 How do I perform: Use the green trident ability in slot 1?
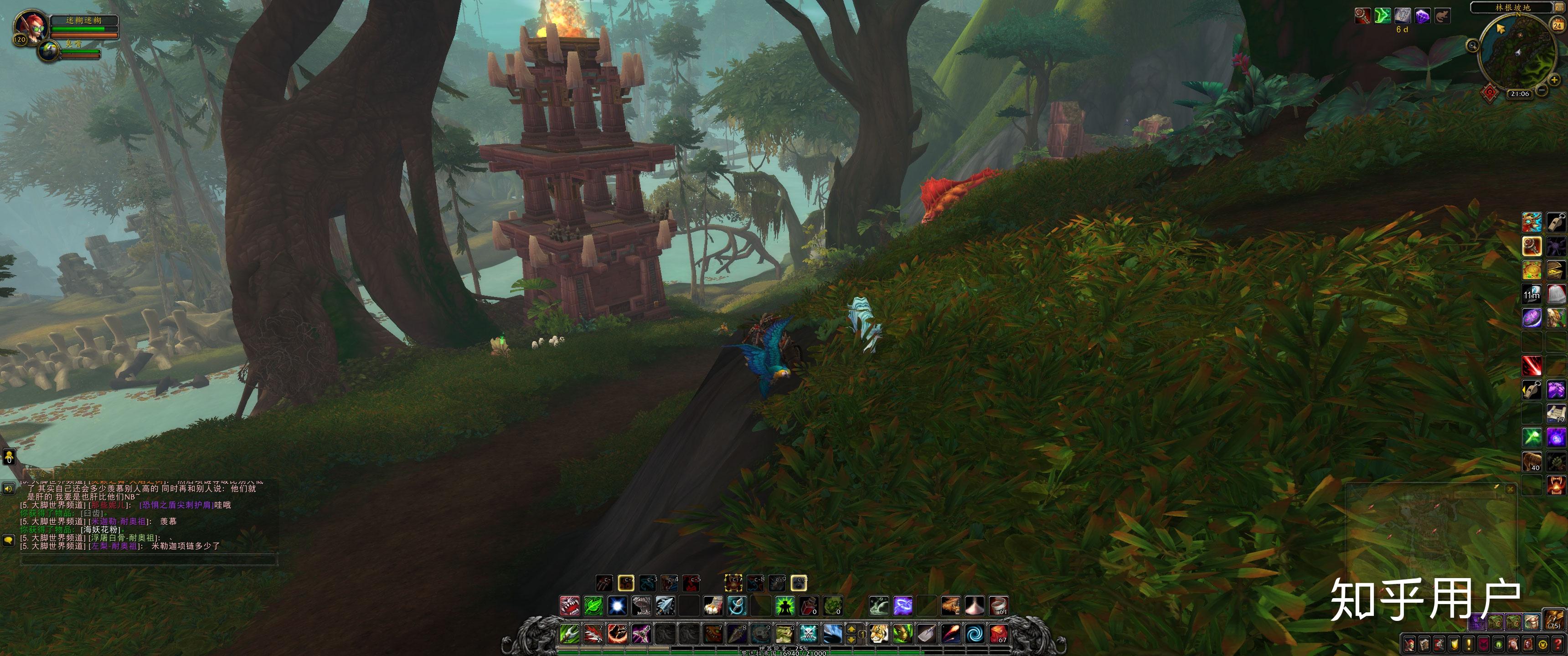tap(570, 634)
